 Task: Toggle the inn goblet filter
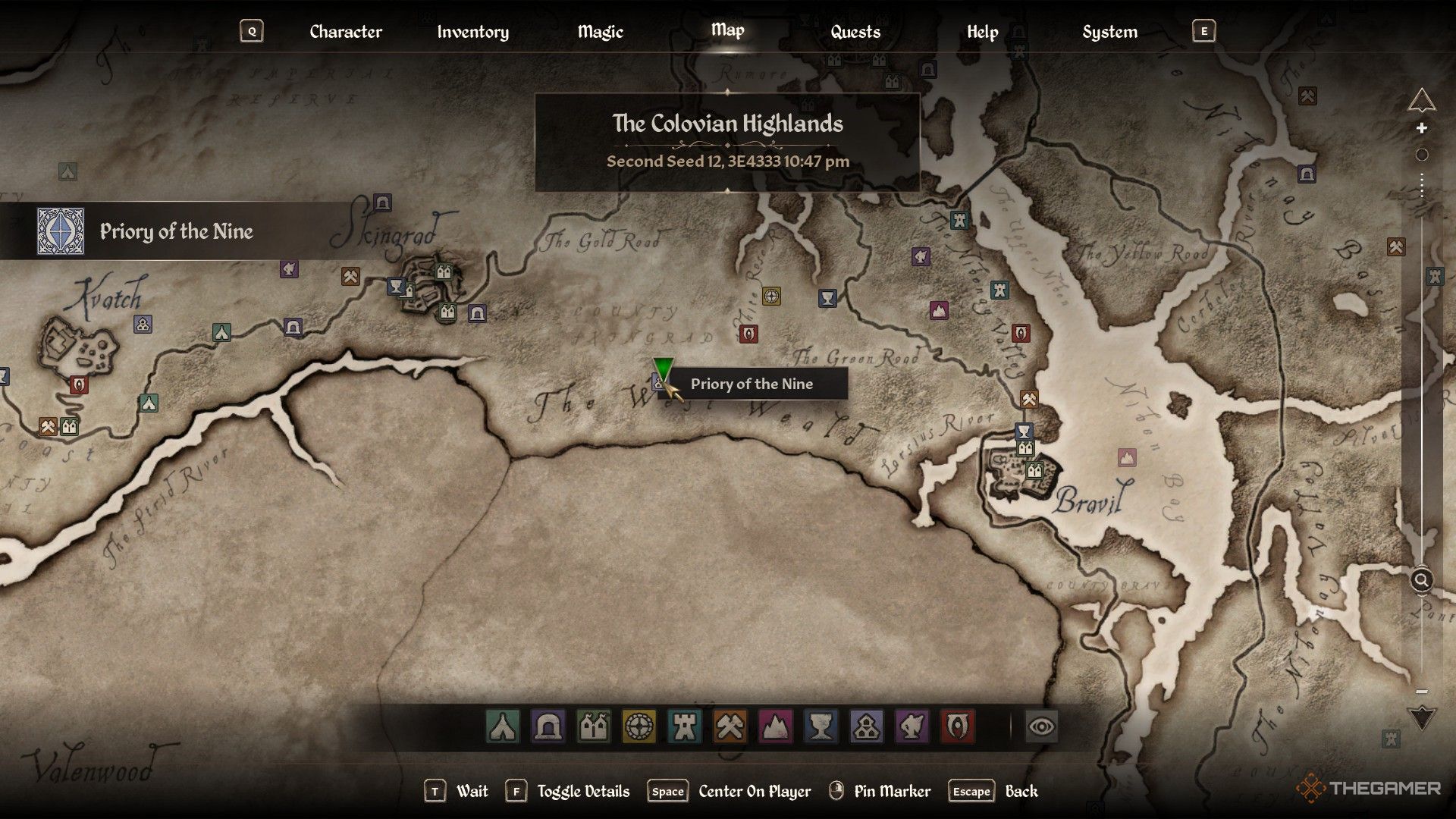click(x=821, y=726)
